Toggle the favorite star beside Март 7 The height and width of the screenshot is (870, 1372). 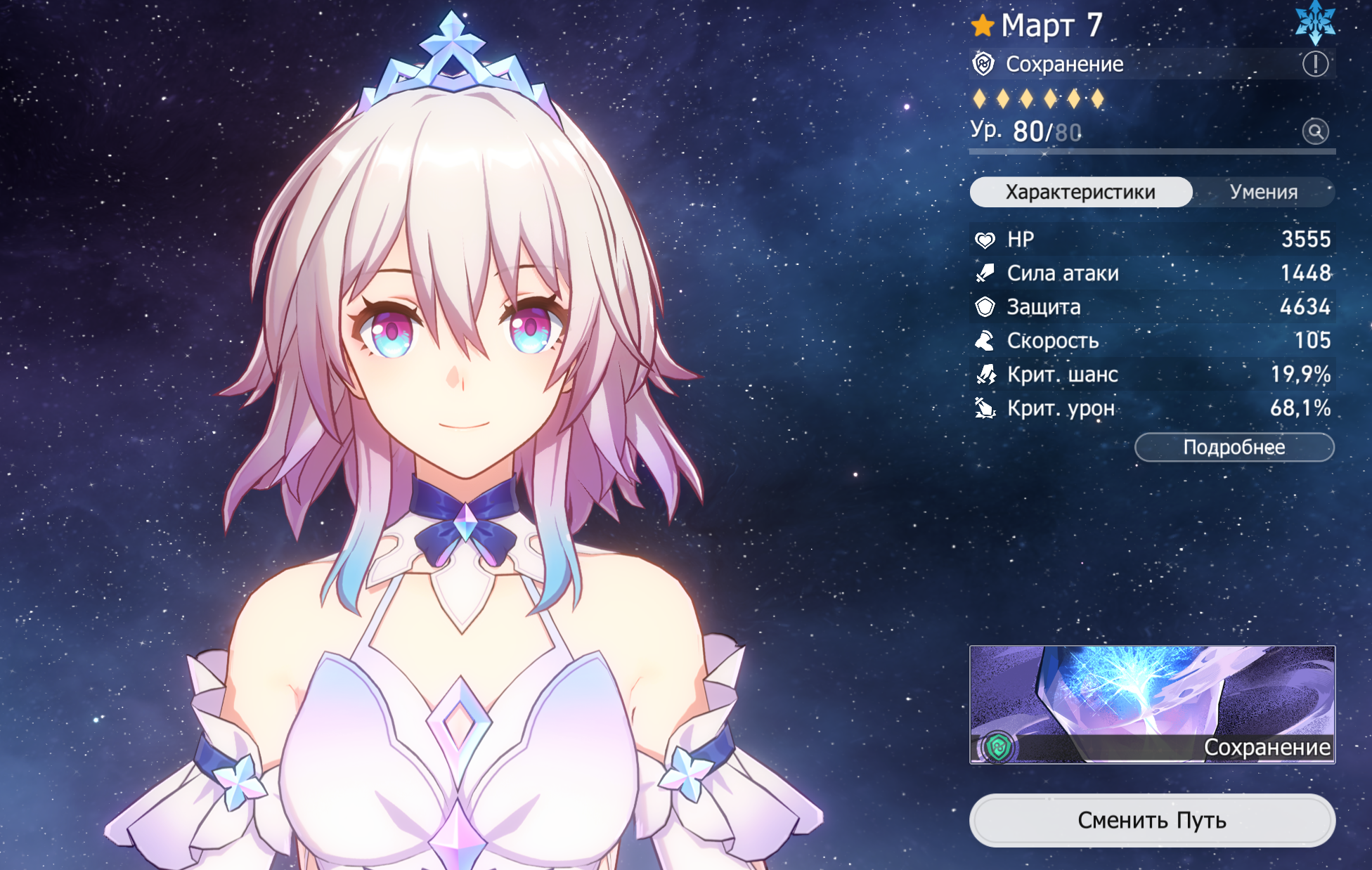(x=983, y=26)
